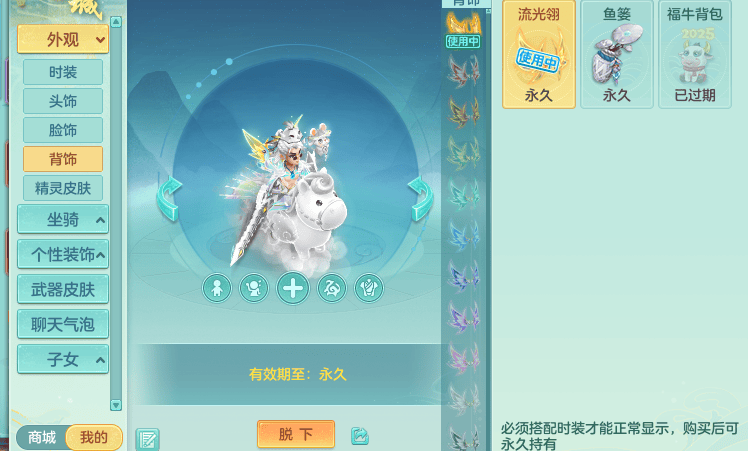Rotate character with the right arrow
Screen dimensions: 748x451
(420, 199)
